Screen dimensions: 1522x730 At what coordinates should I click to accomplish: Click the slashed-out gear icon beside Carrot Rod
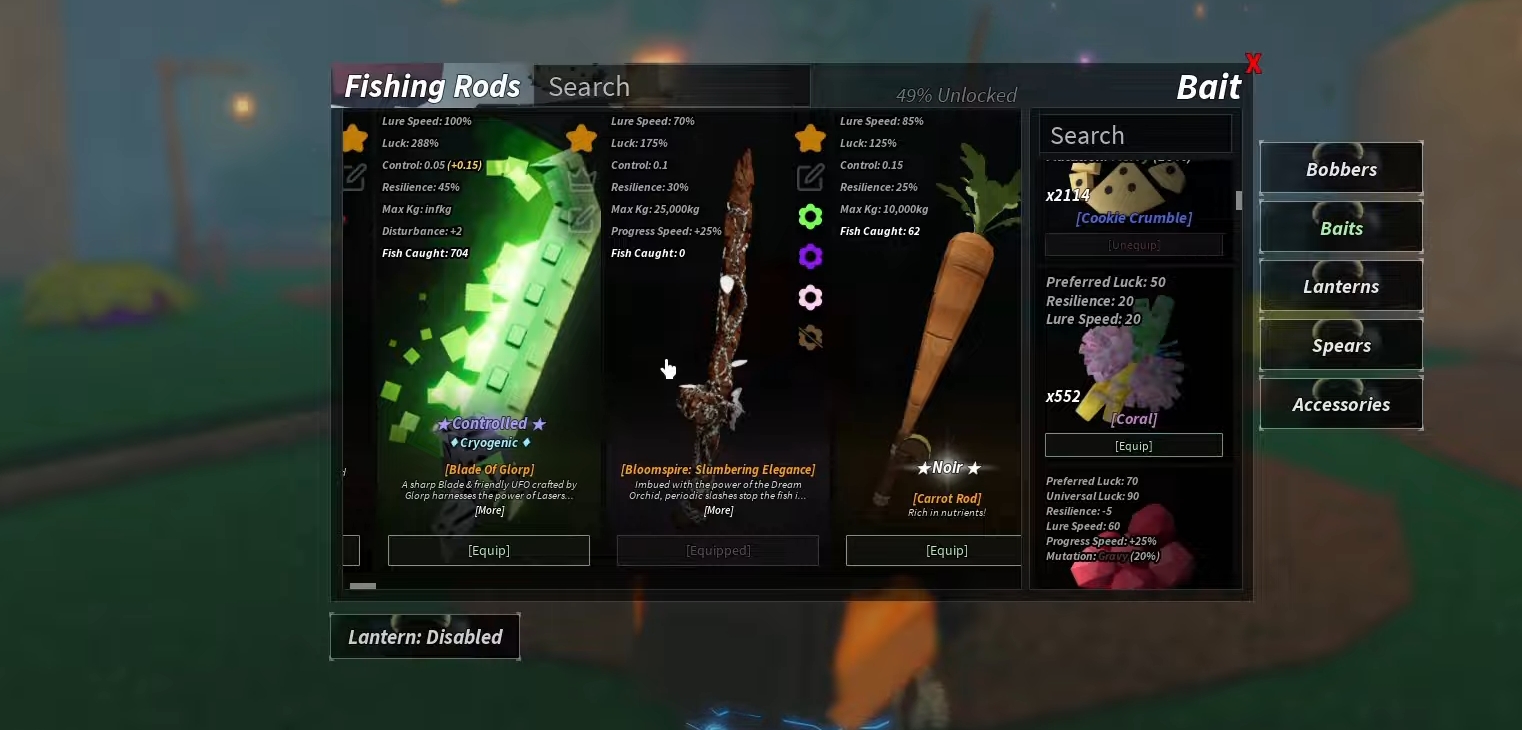coord(810,338)
